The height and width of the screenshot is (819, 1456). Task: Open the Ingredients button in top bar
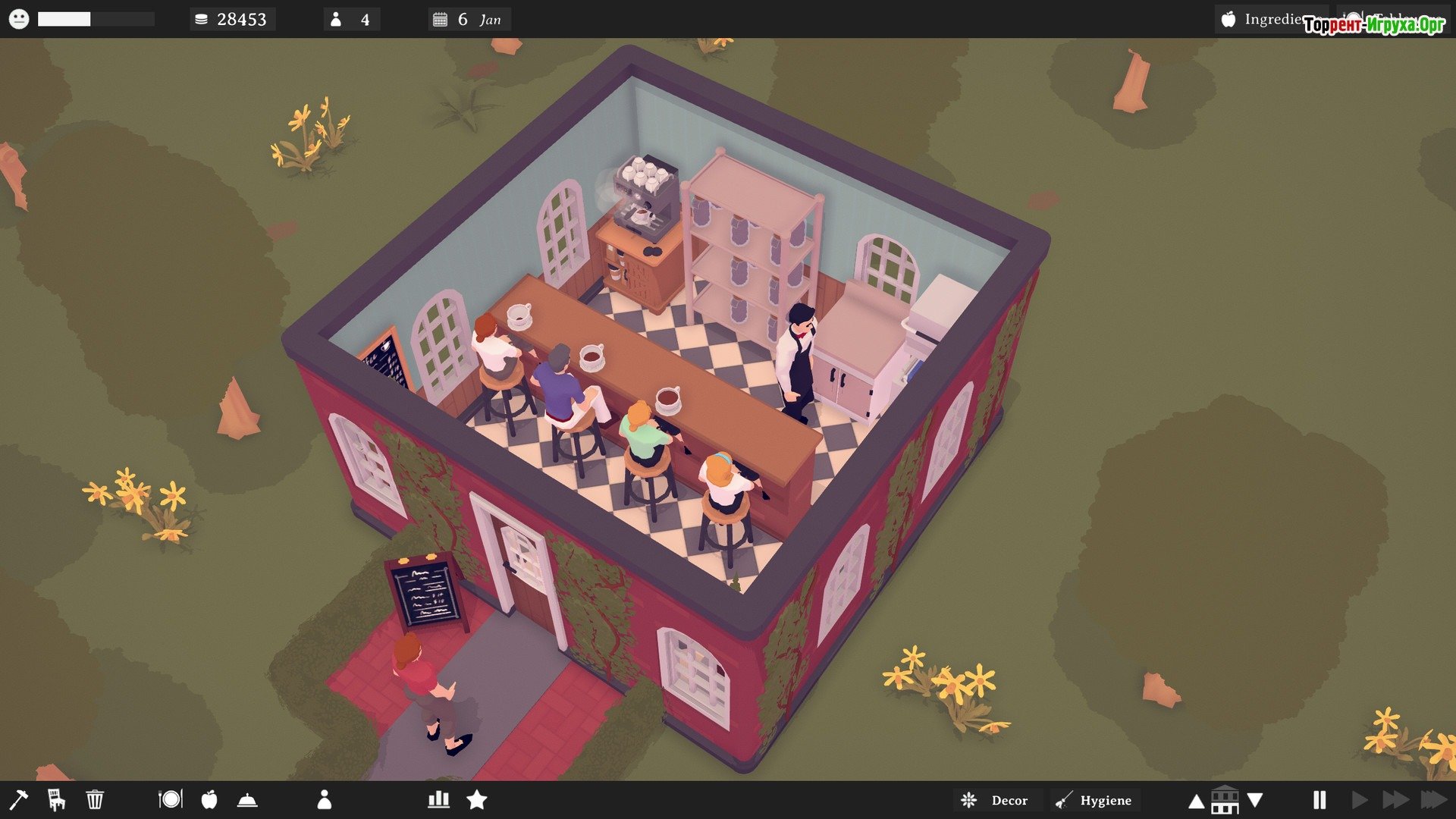point(1271,19)
